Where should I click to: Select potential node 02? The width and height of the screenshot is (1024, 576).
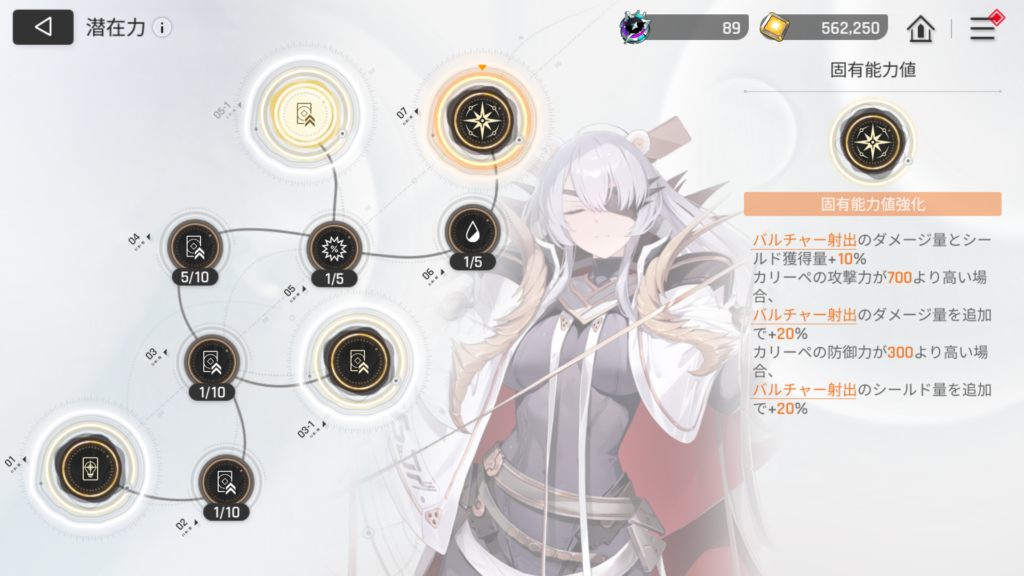pyautogui.click(x=225, y=482)
